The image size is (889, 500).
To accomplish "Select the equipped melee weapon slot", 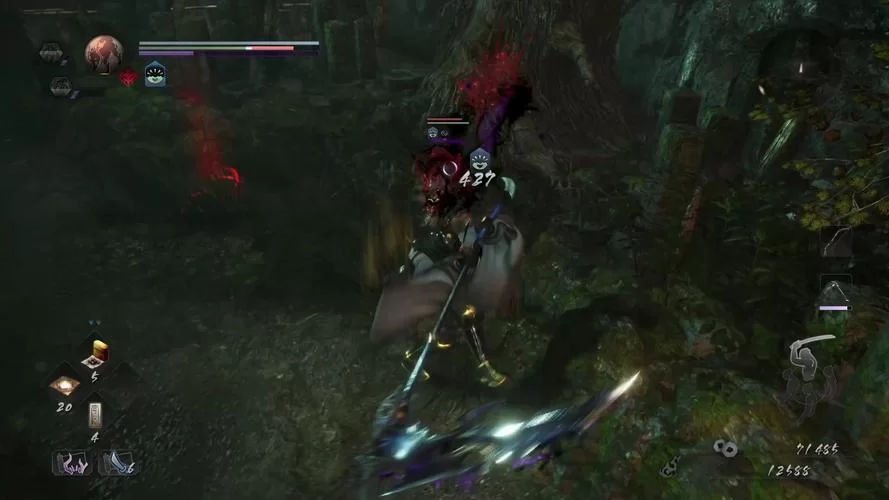I will click(835, 293).
